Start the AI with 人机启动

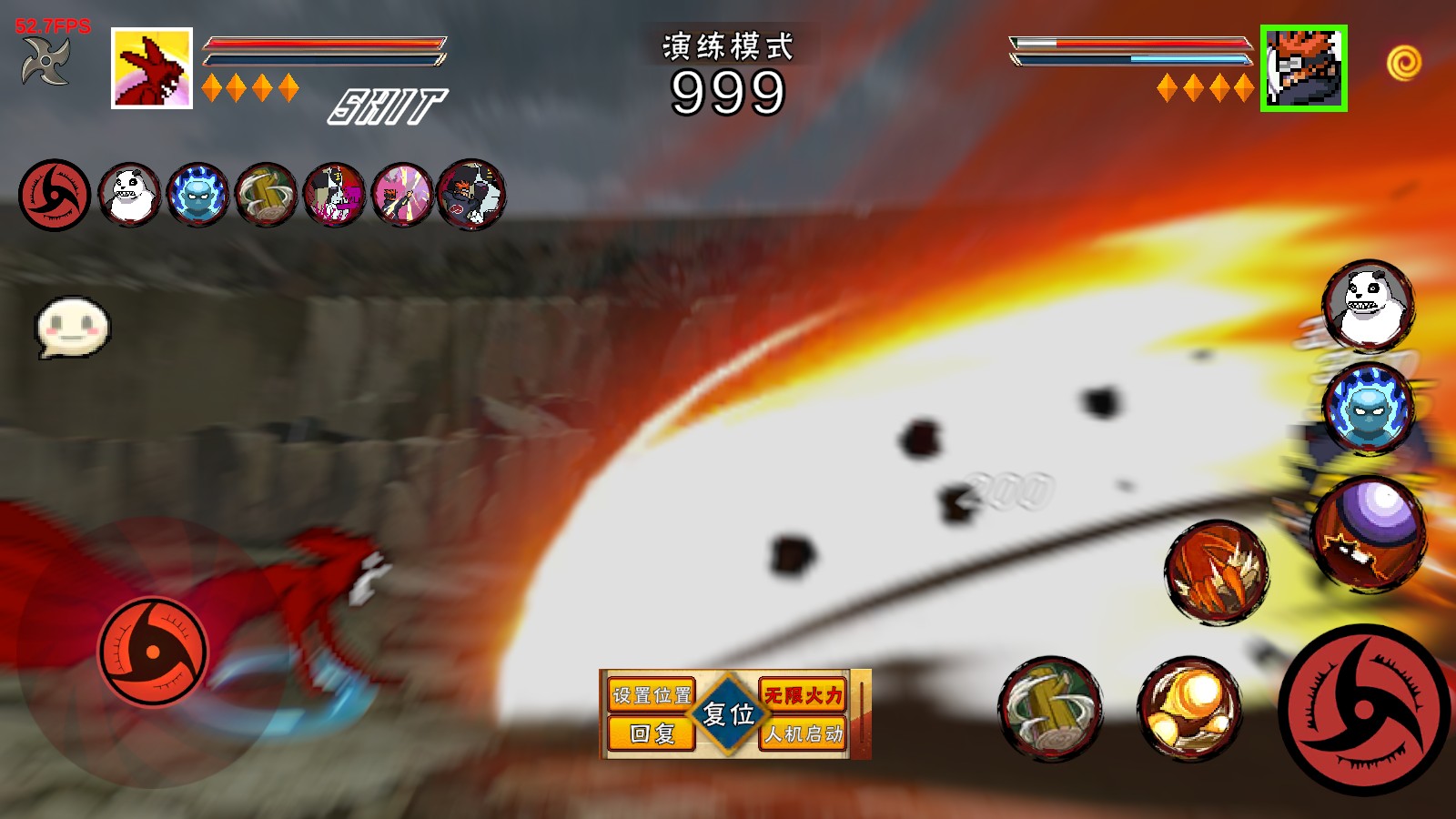click(x=803, y=733)
